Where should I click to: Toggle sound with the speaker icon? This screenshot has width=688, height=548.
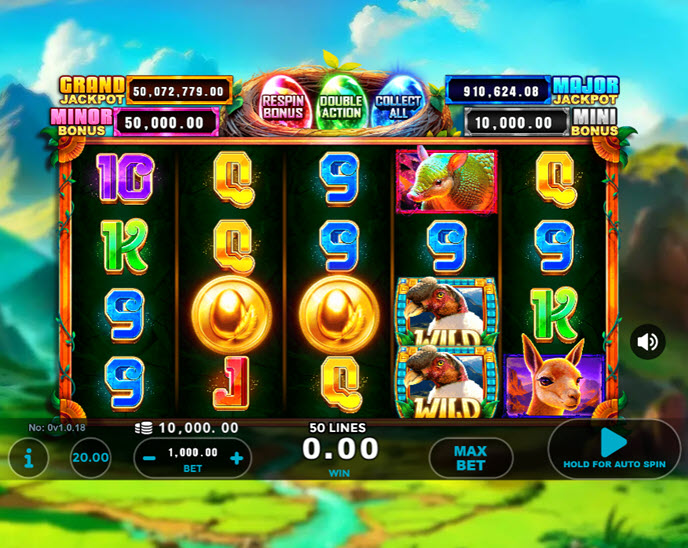[x=647, y=342]
